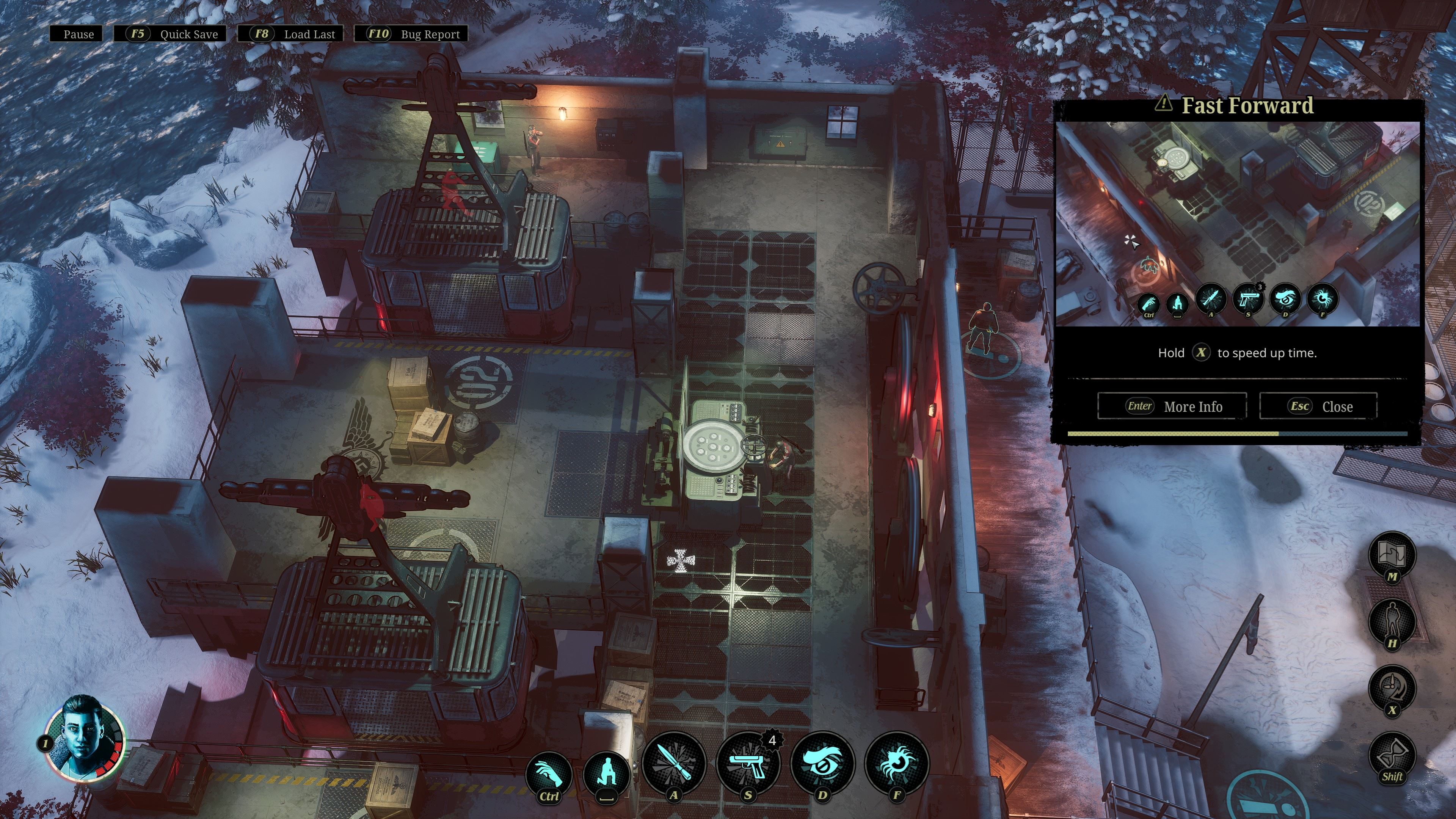Close the Fast Forward tutorial panel

tap(1319, 406)
